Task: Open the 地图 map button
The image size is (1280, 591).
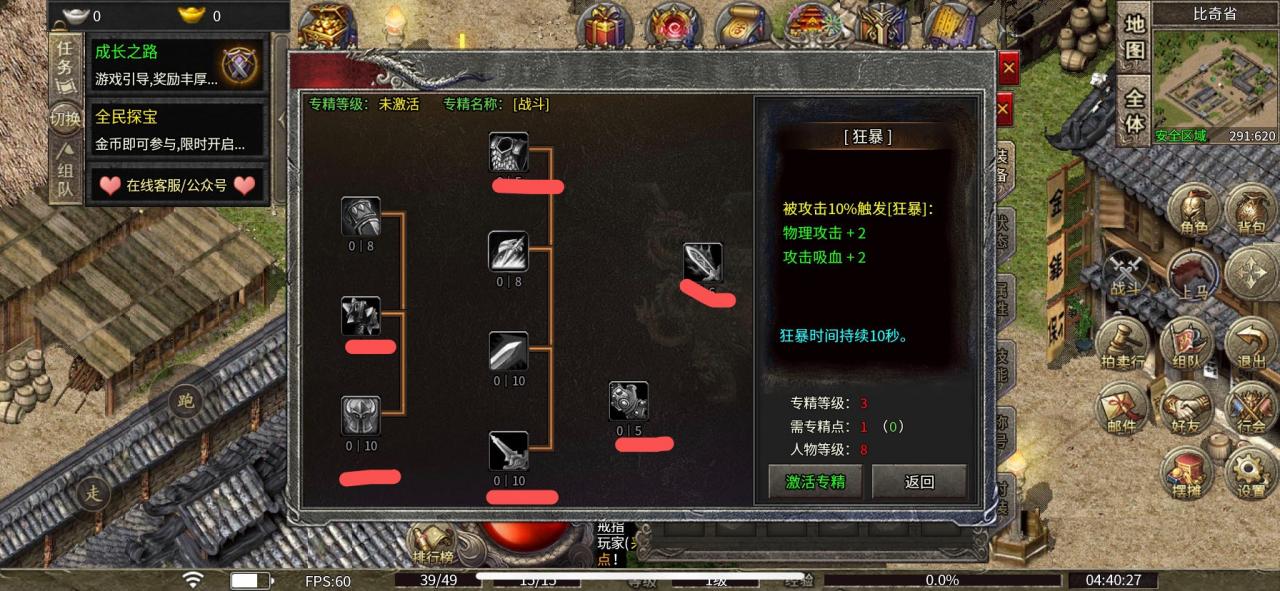Action: coord(1133,36)
